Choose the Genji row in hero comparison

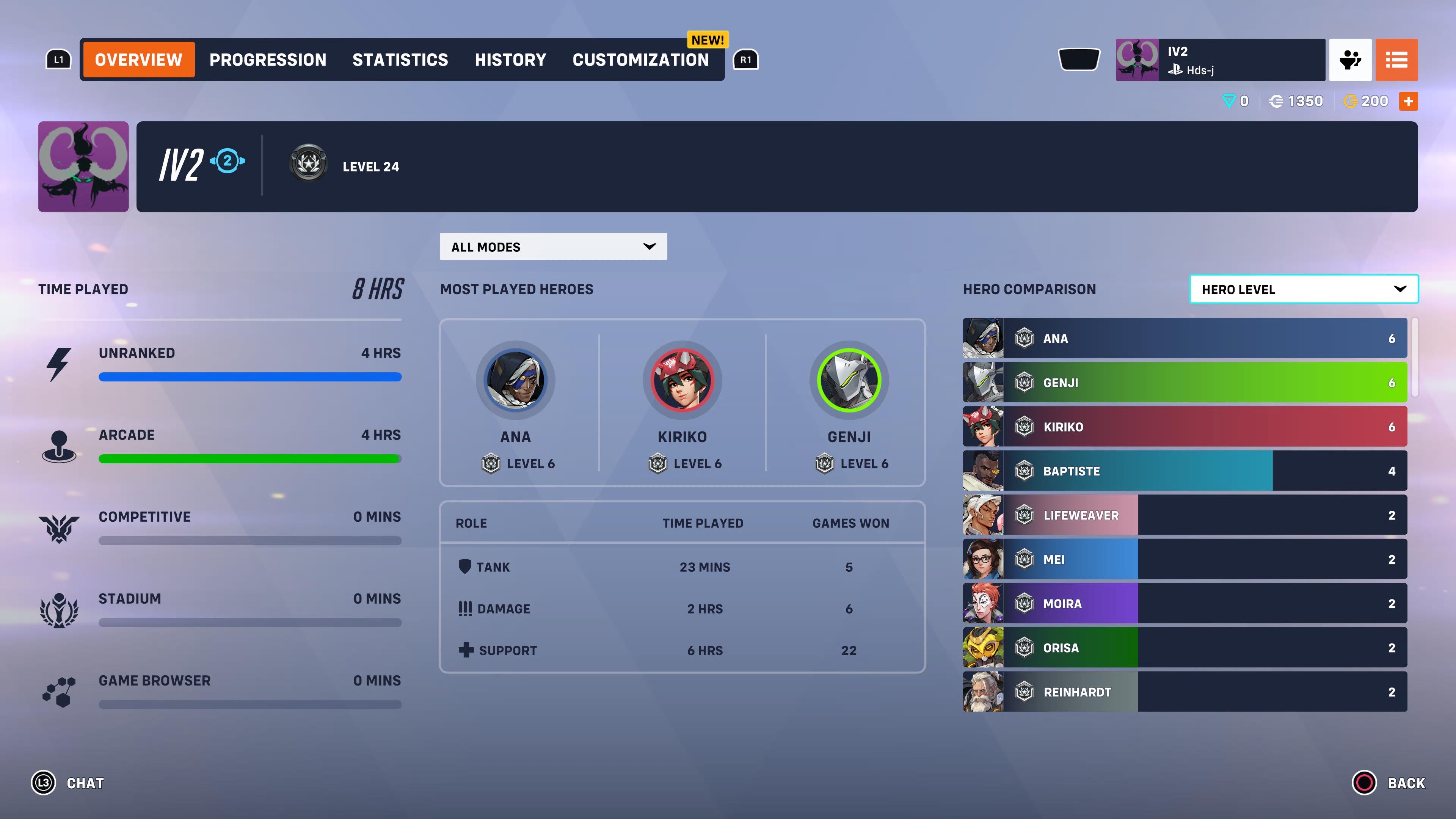pos(1185,383)
